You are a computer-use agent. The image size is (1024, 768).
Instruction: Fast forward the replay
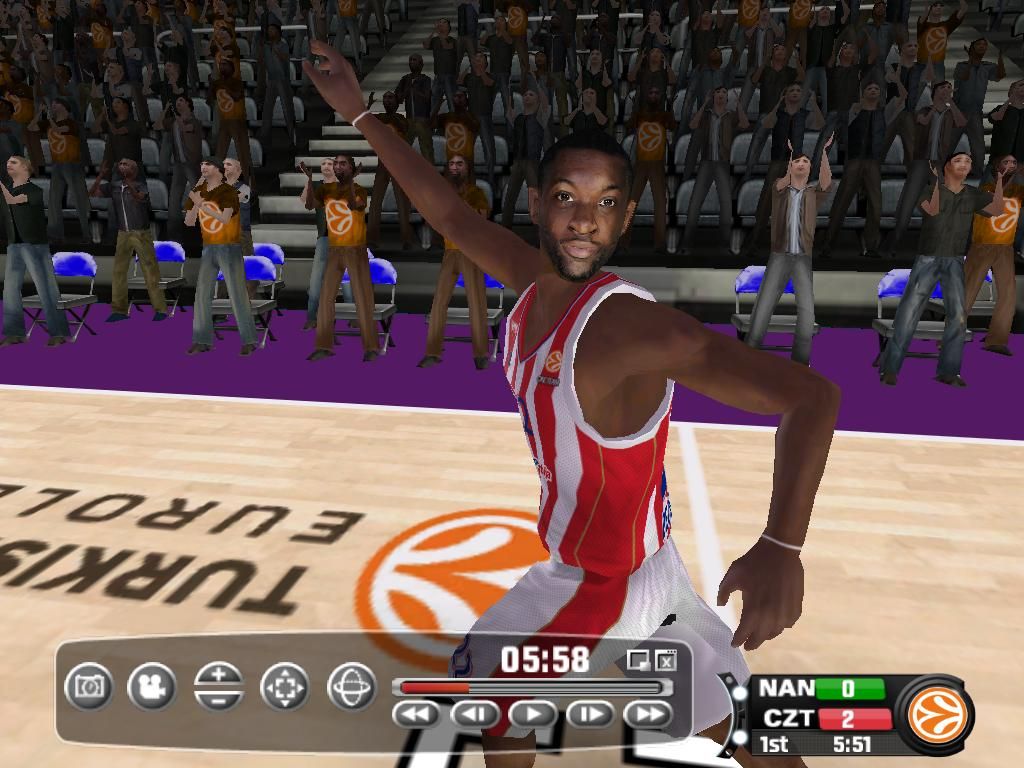click(648, 714)
